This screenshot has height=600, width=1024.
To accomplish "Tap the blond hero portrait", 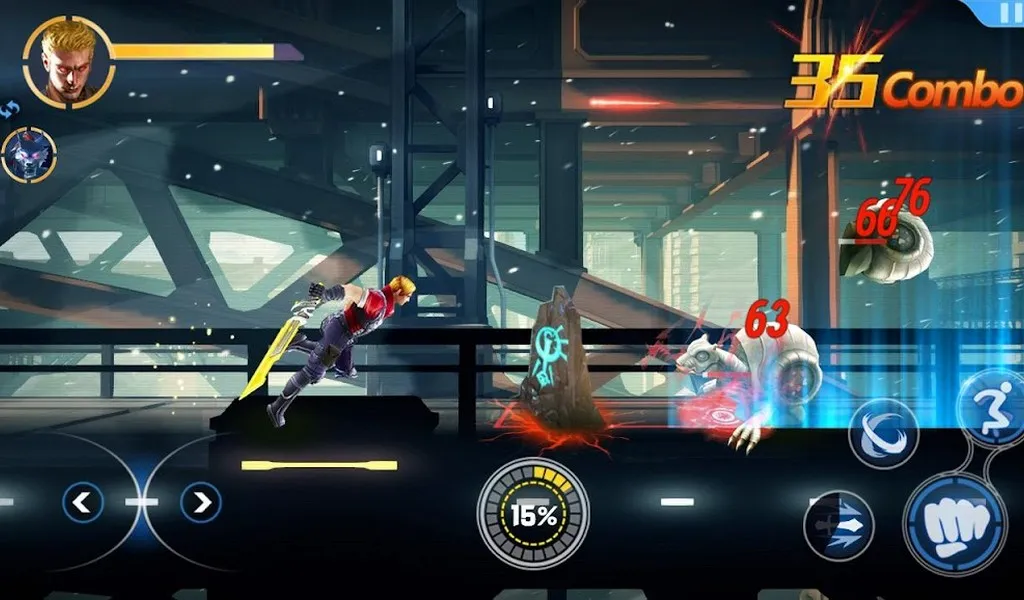I will point(68,62).
